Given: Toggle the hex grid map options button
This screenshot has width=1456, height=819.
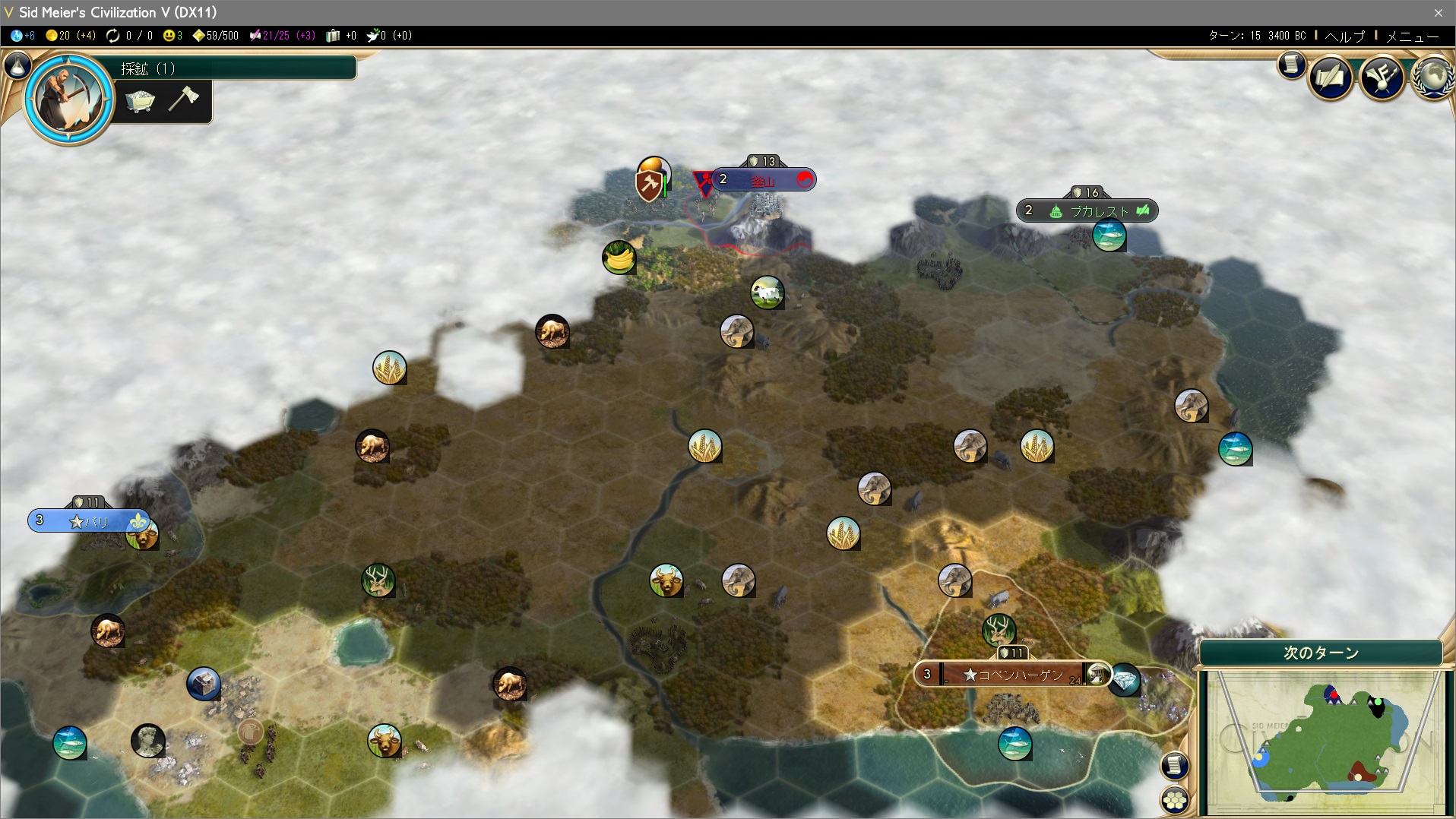Looking at the screenshot, I should (1175, 800).
